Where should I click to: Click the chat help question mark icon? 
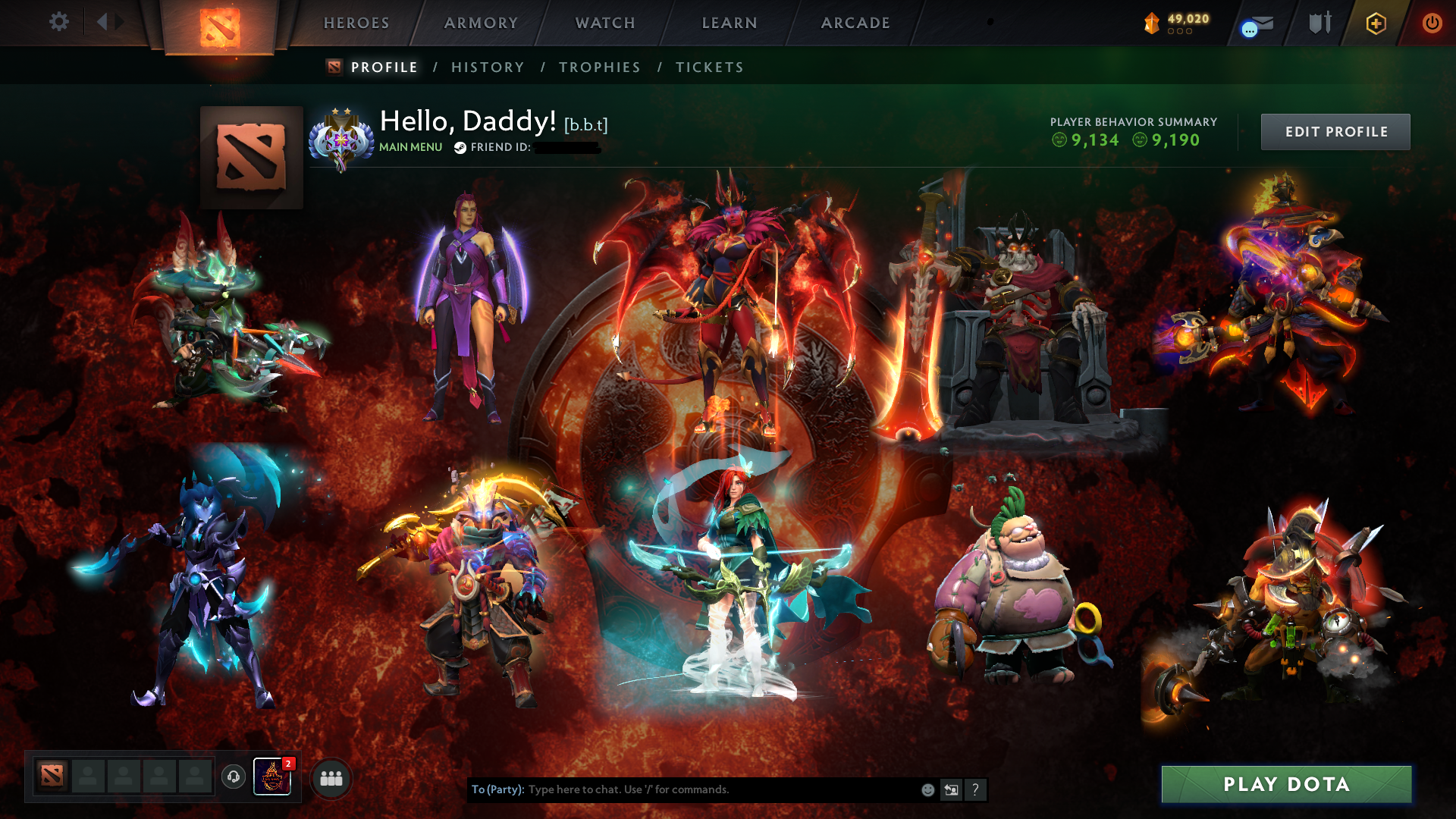point(975,789)
